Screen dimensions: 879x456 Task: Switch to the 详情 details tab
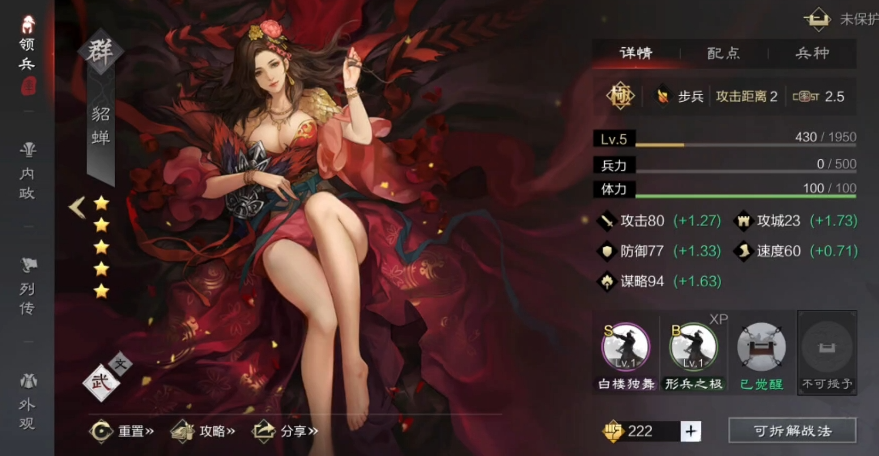636,53
